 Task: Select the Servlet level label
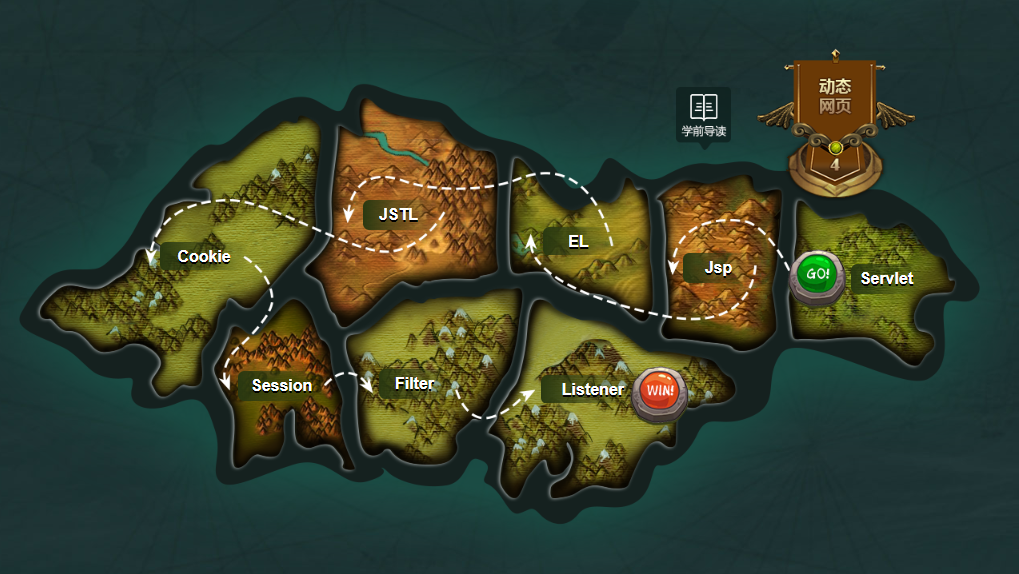[886, 278]
